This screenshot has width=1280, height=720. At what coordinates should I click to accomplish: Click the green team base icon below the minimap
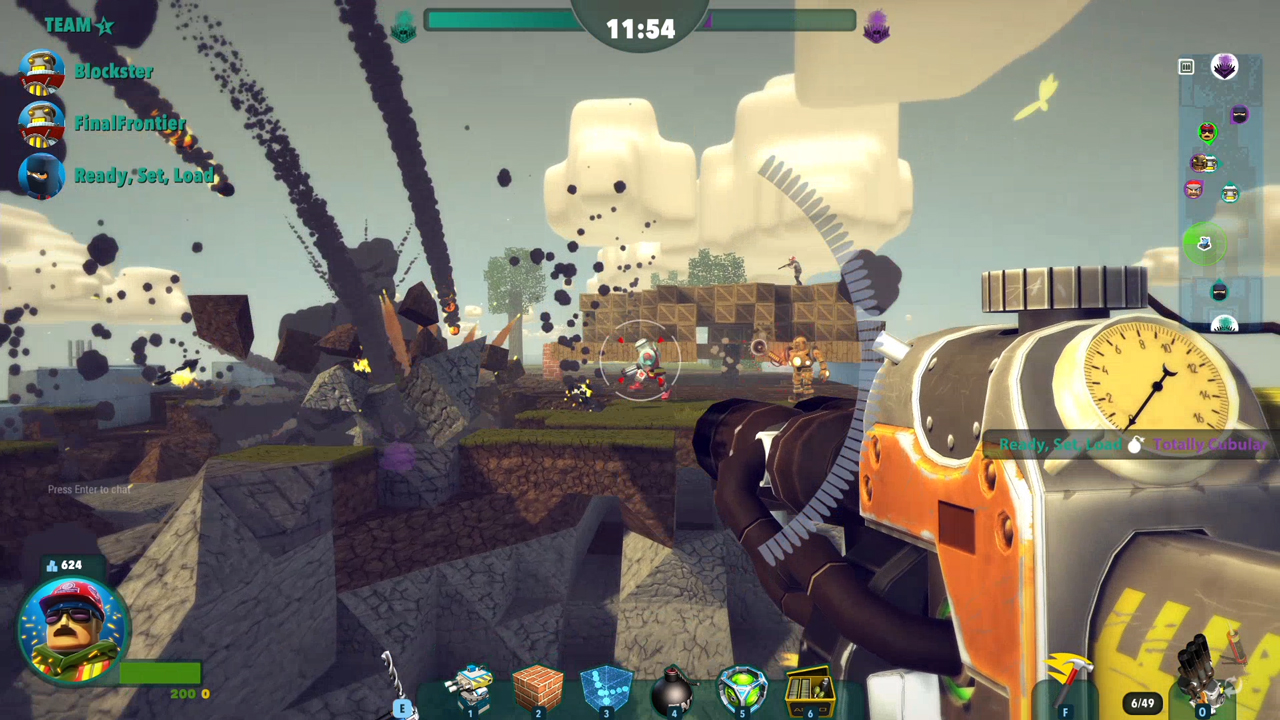(1223, 325)
